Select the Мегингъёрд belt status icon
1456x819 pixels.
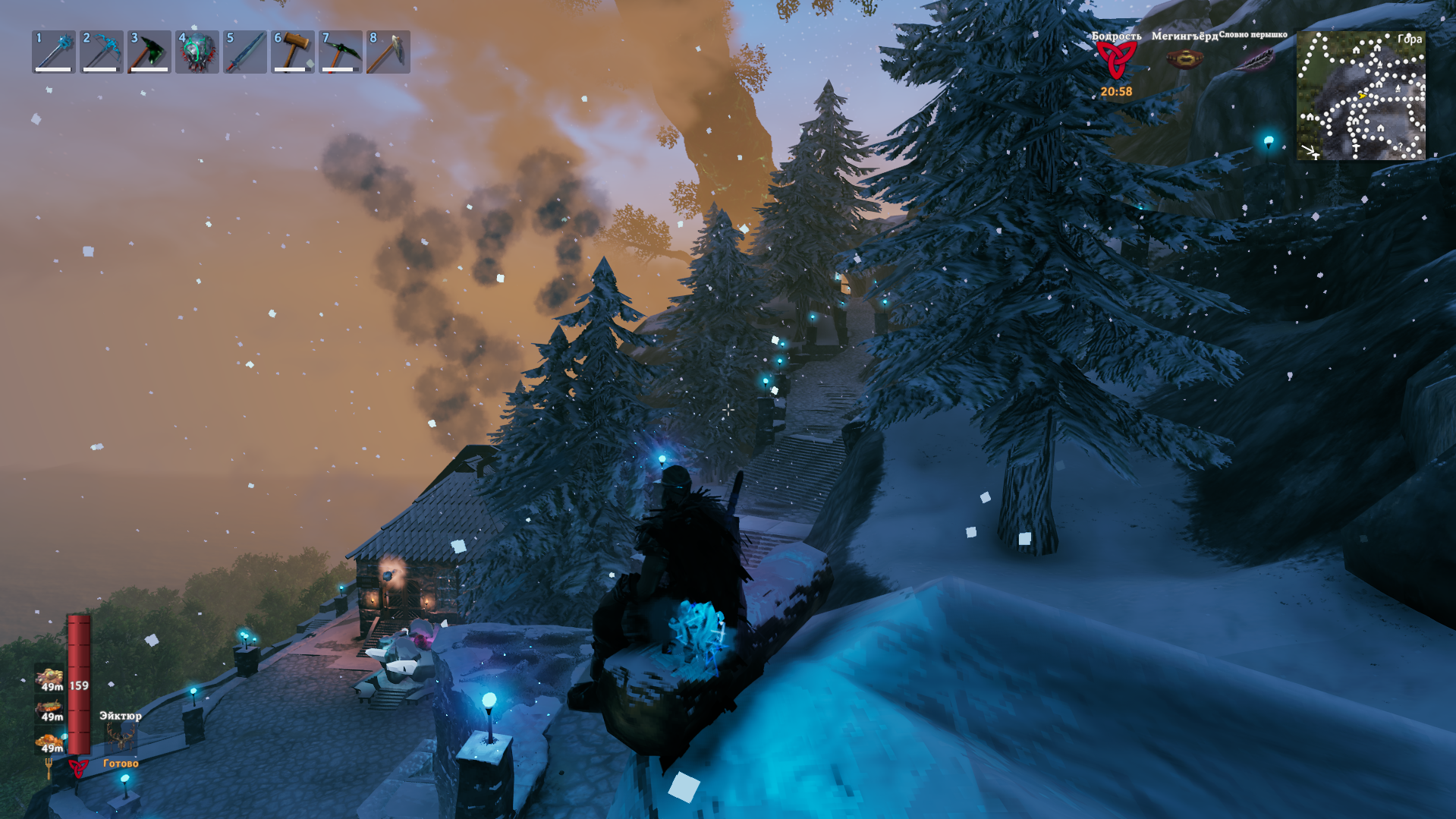(x=1184, y=58)
